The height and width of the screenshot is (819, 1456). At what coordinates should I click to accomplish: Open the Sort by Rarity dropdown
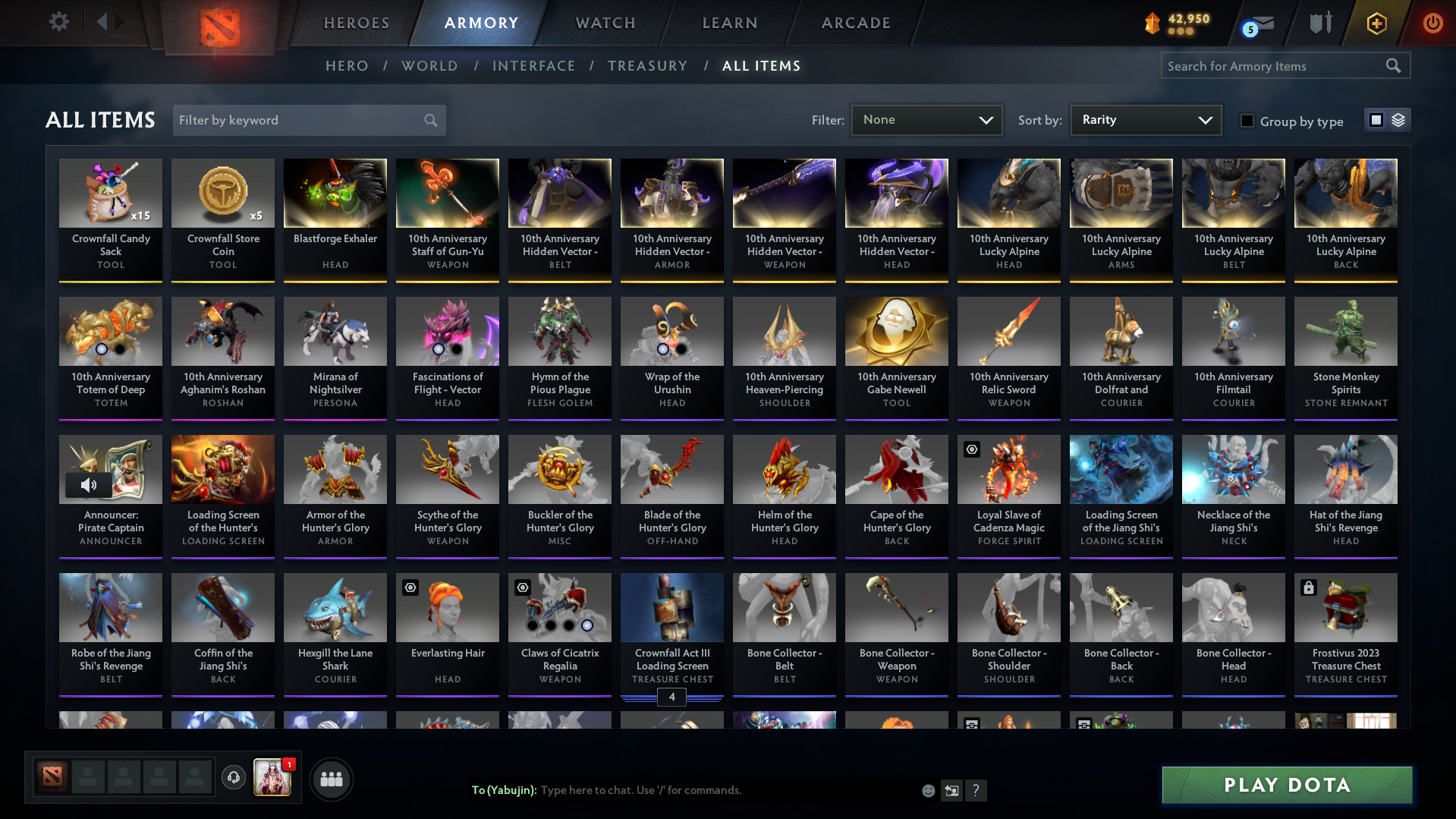(1145, 119)
